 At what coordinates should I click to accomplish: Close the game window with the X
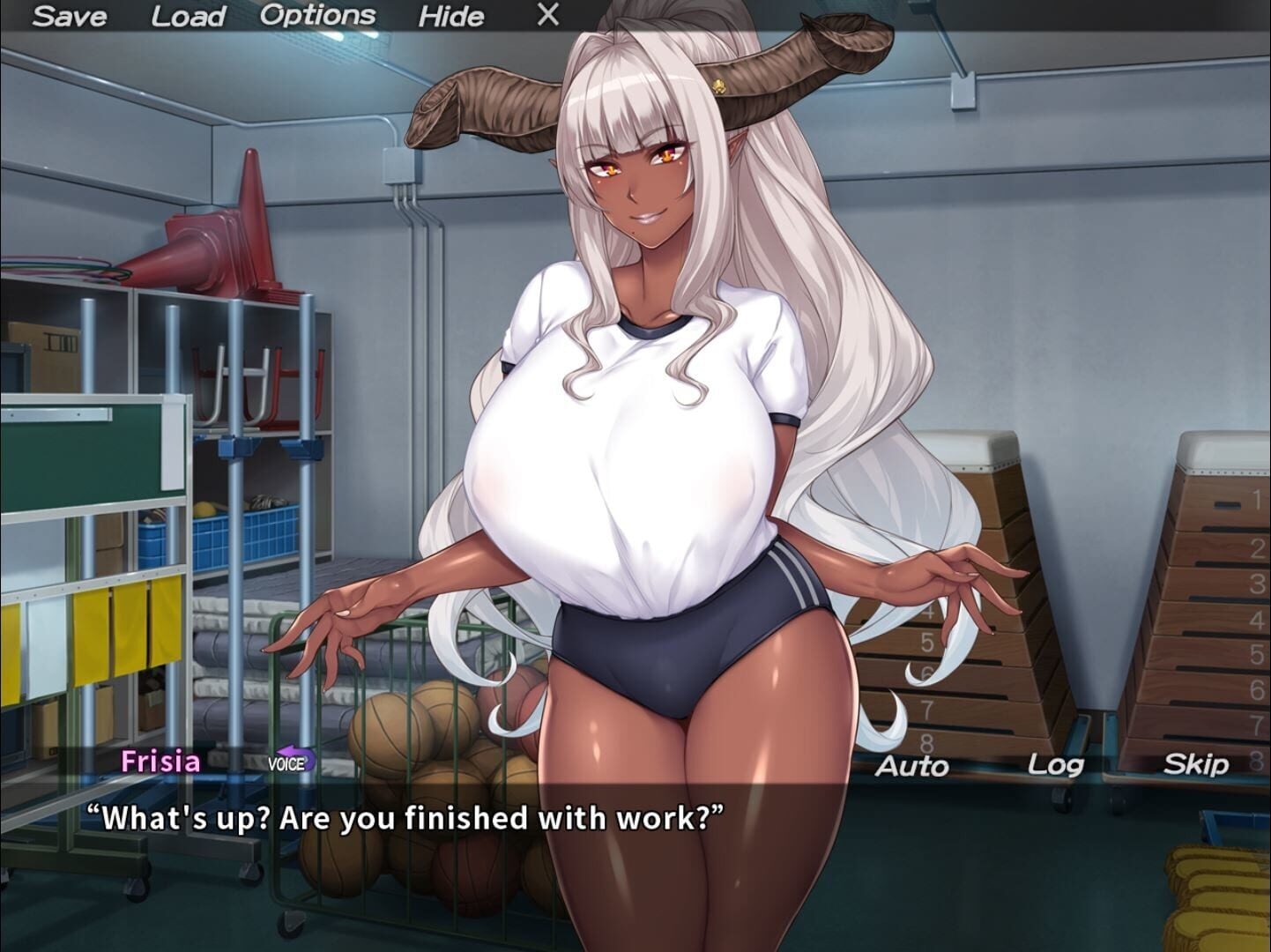(546, 14)
